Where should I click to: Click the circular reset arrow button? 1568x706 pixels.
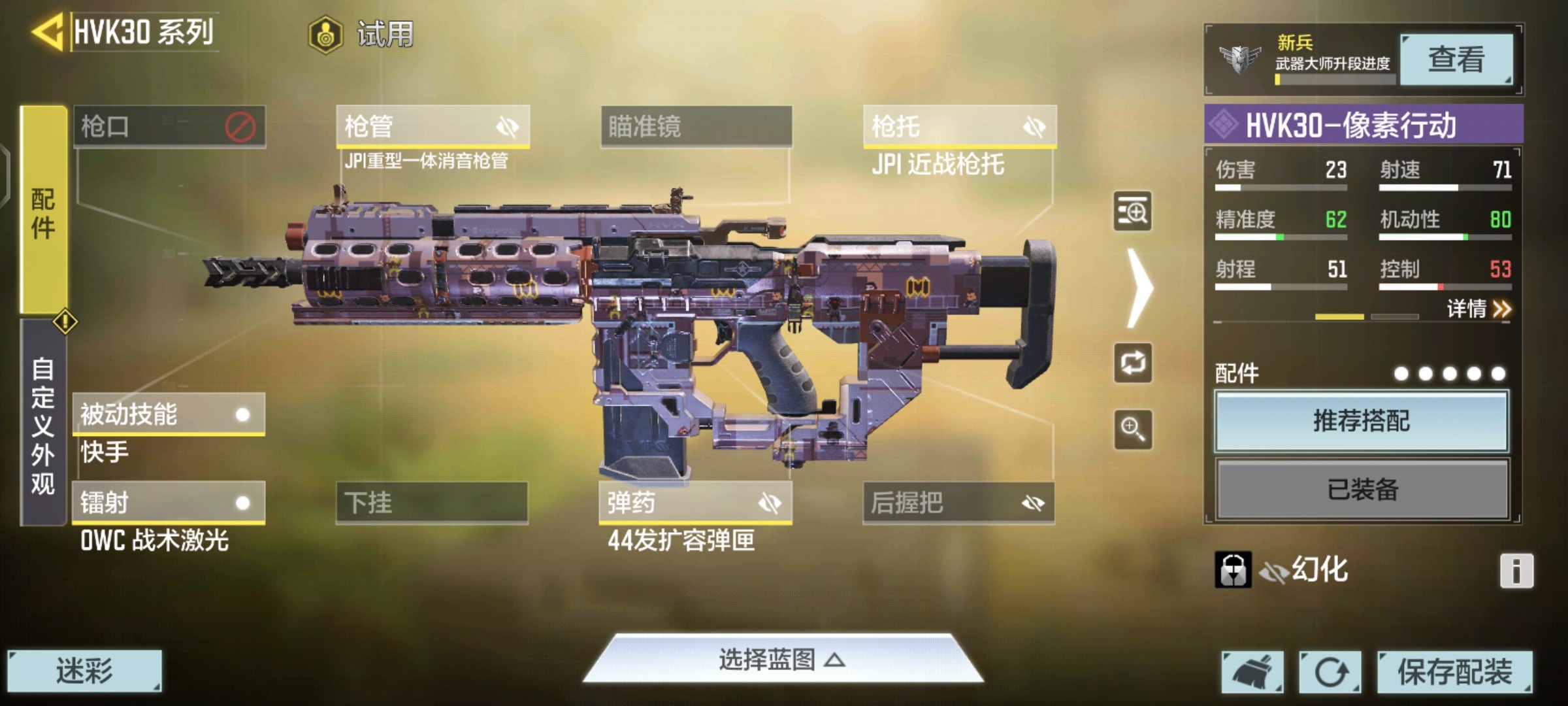point(1330,671)
